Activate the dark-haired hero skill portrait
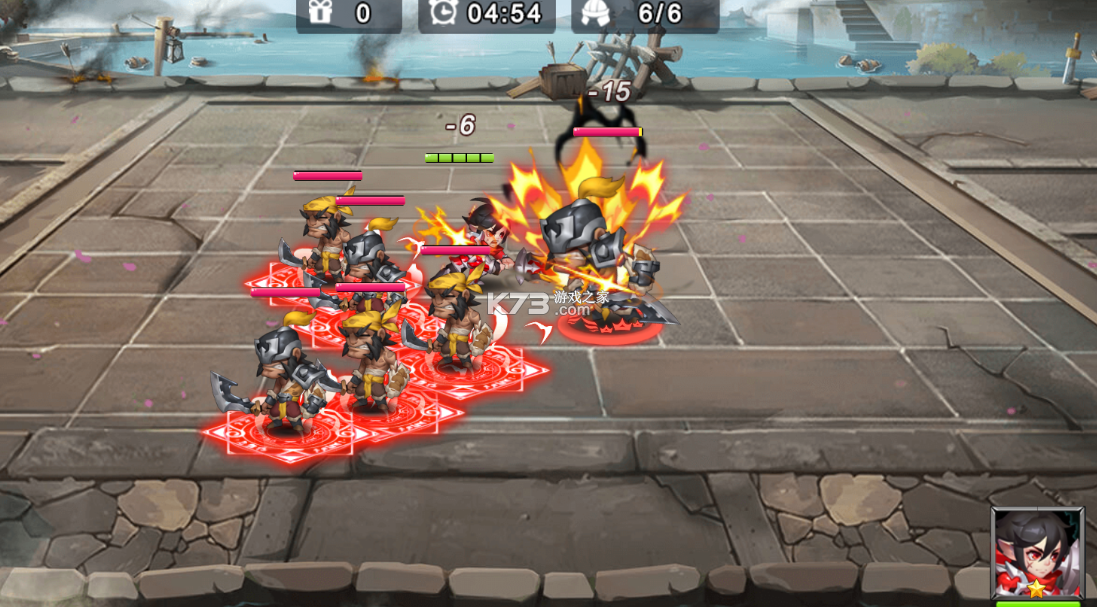Image resolution: width=1097 pixels, height=607 pixels. 1037,553
